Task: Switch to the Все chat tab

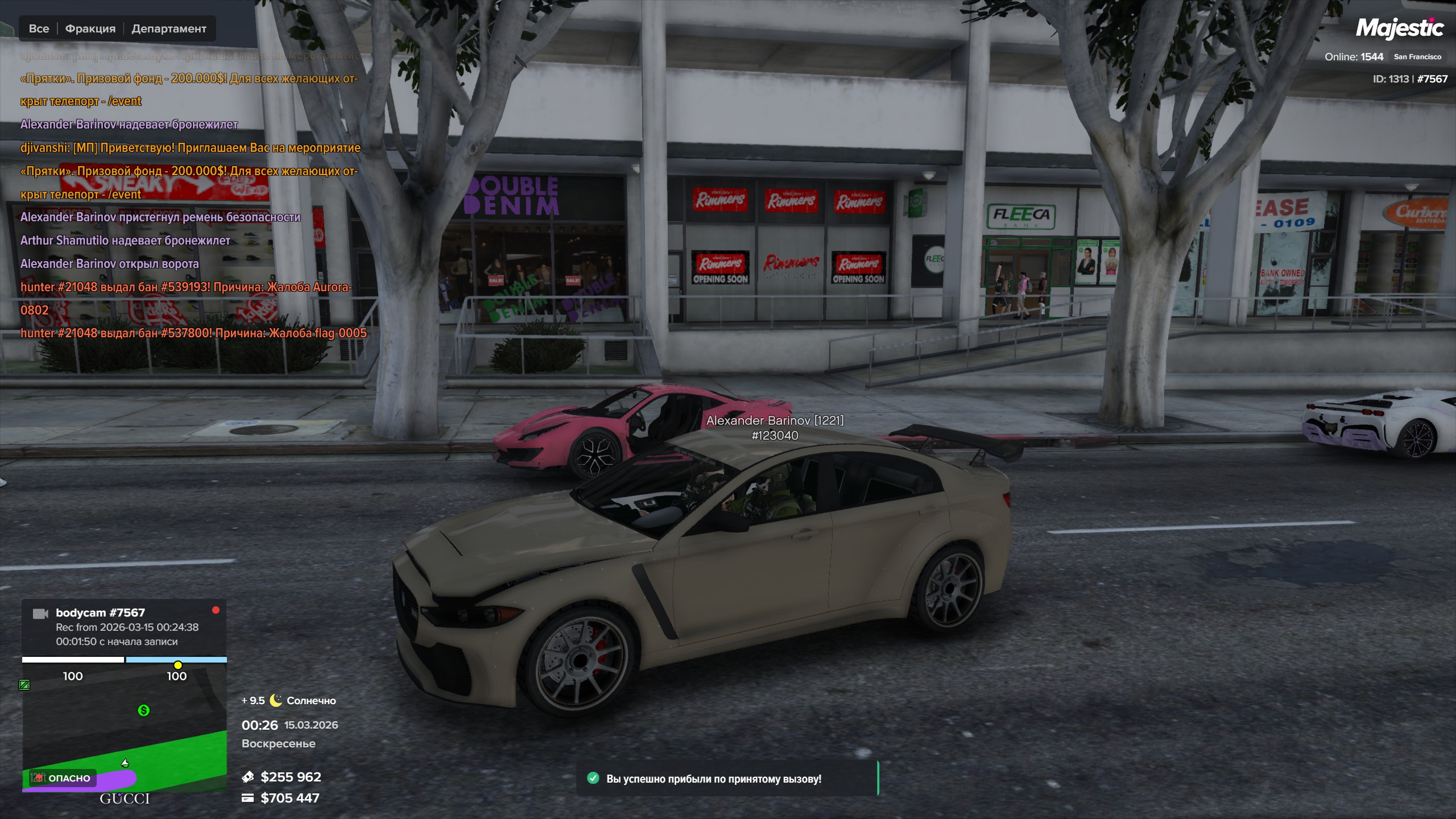Action: [39, 28]
